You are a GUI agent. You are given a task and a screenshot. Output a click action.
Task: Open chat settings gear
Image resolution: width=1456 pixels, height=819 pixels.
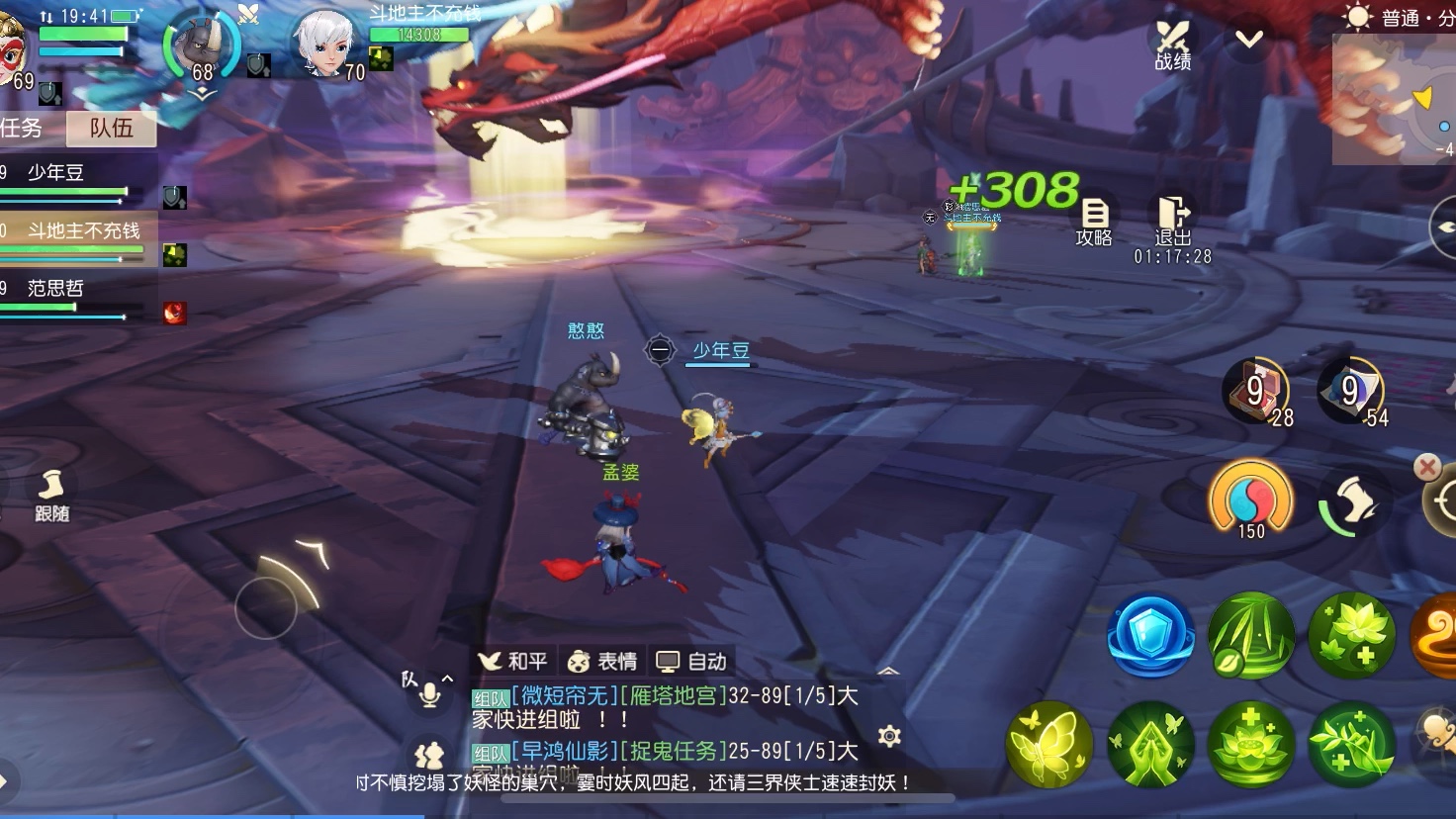[x=889, y=736]
